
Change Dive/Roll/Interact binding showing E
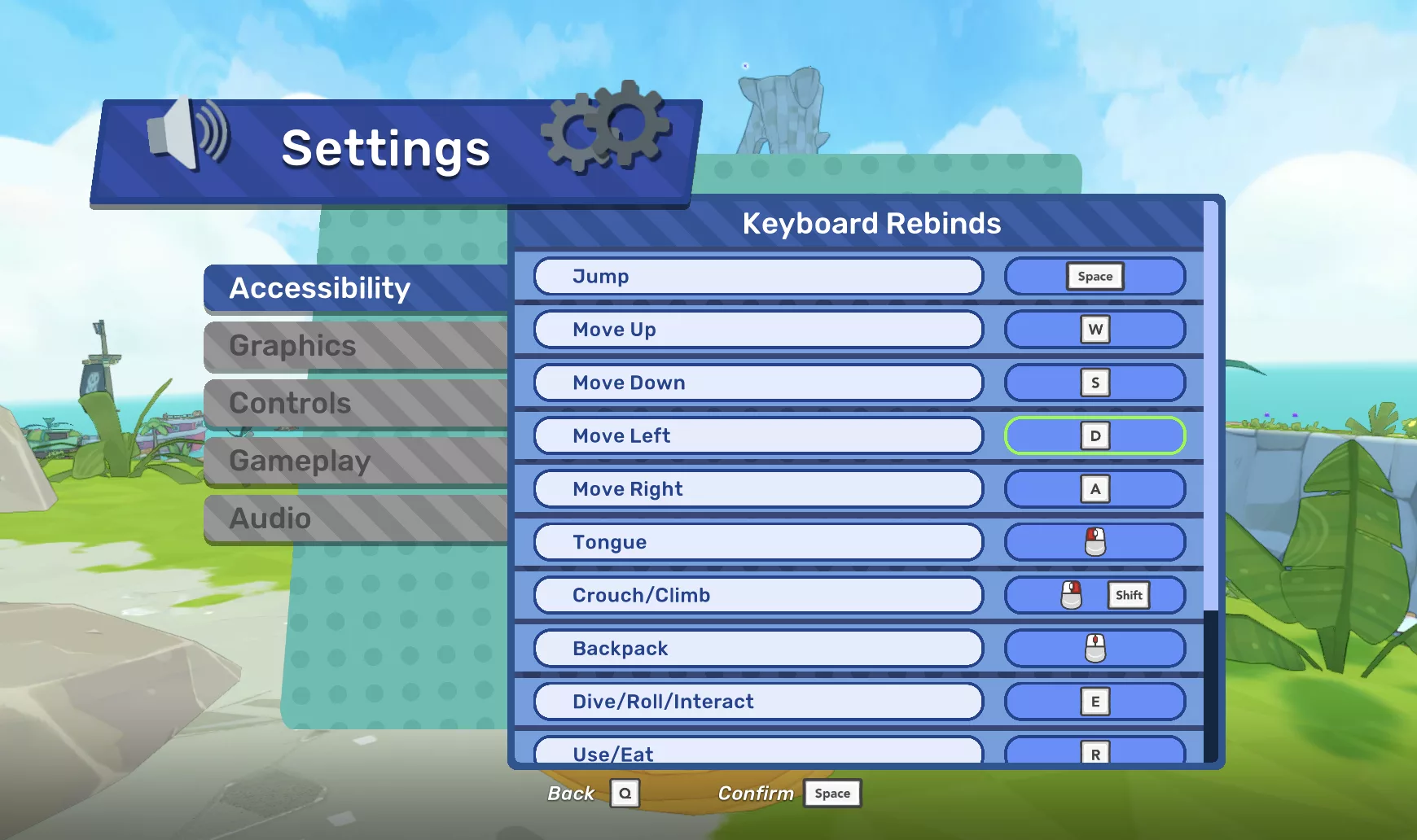tap(1095, 702)
